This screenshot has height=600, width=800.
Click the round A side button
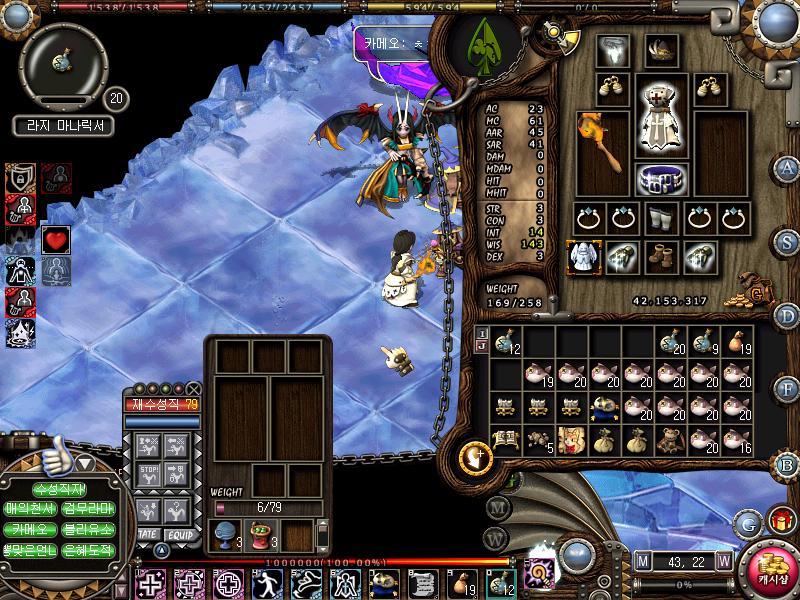tap(788, 167)
